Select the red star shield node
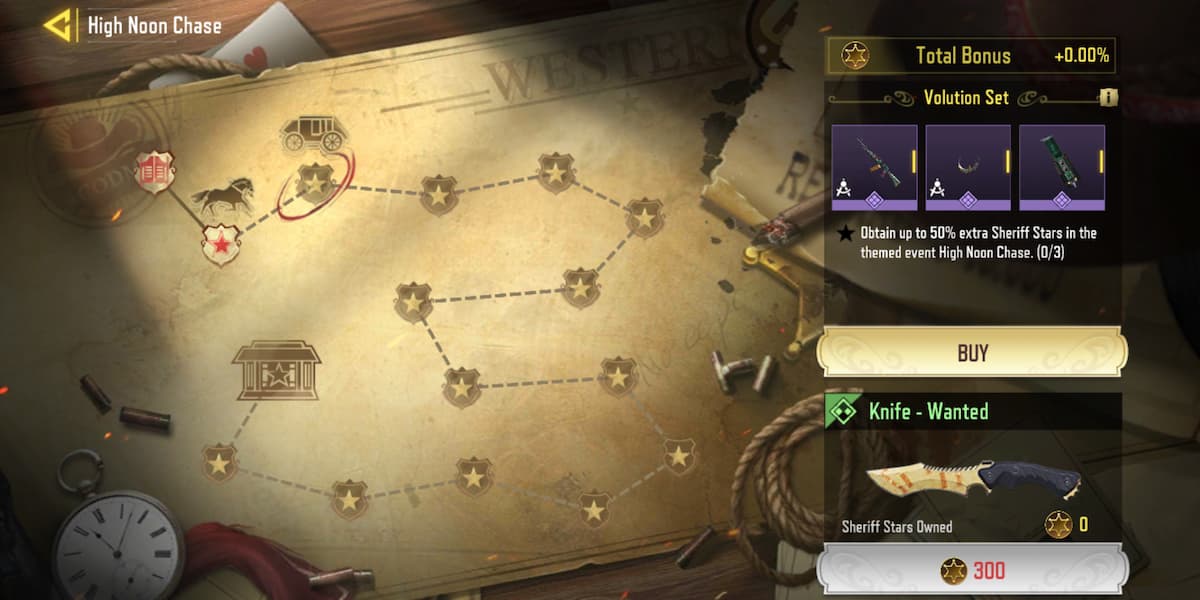 pos(220,244)
